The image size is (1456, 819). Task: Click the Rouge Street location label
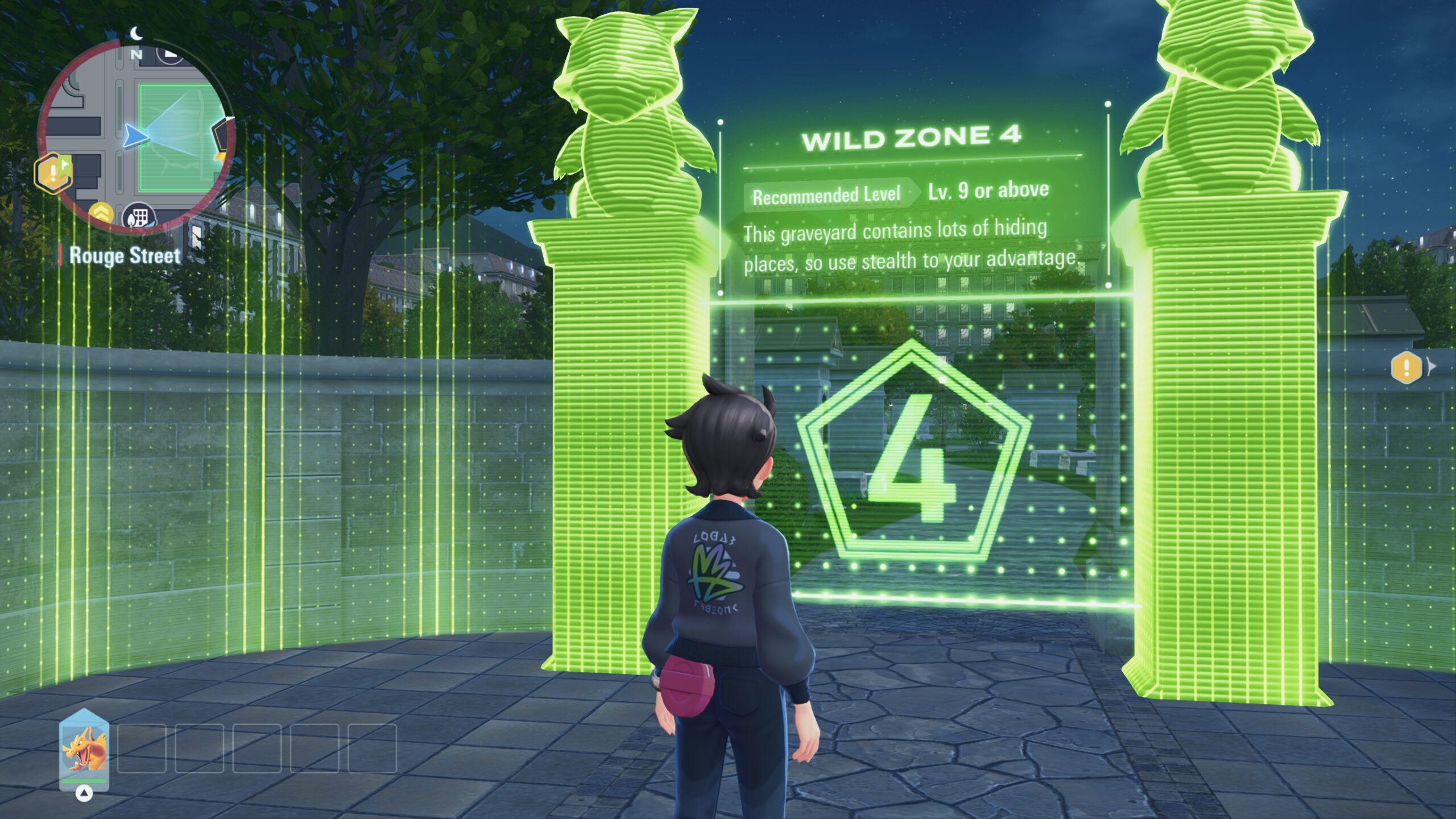coord(124,257)
